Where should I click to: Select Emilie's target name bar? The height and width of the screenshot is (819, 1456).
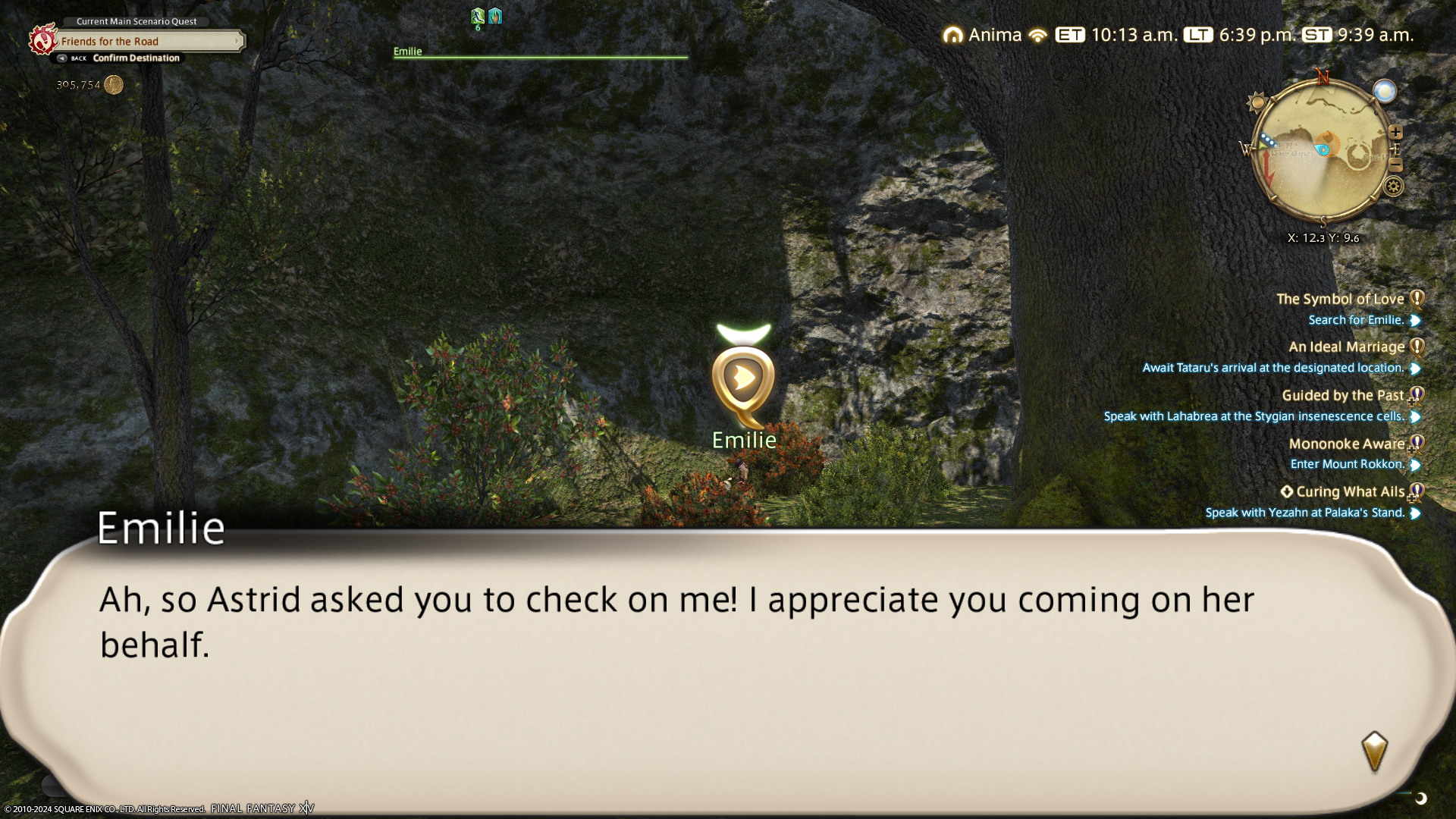[x=540, y=52]
